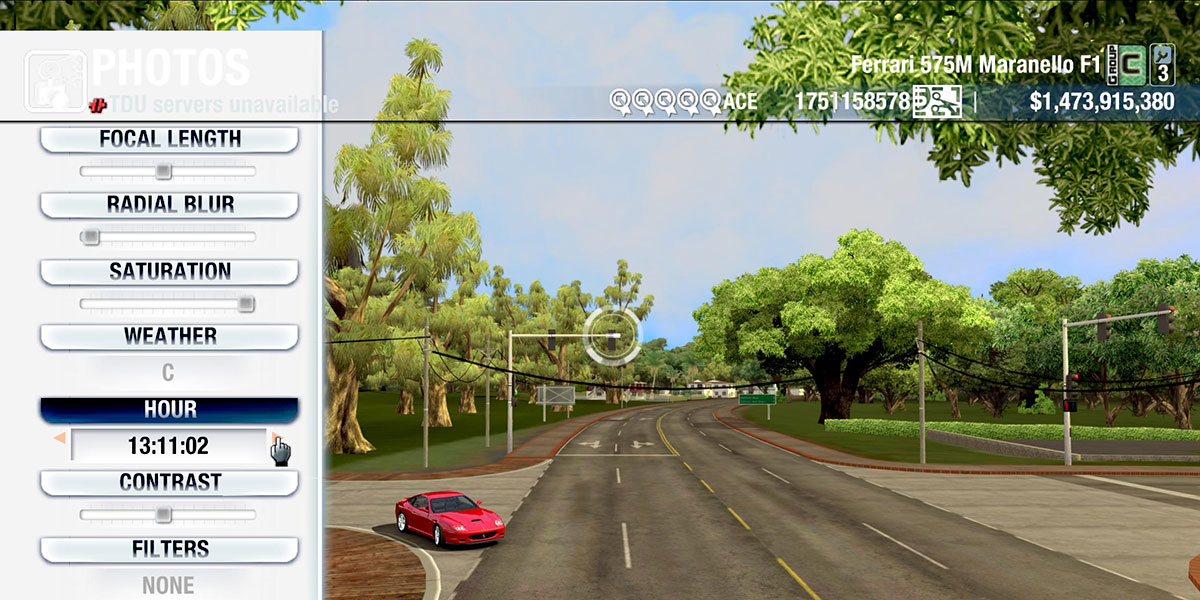Highlight the Hour setting
The width and height of the screenshot is (1200, 600).
coord(169,410)
